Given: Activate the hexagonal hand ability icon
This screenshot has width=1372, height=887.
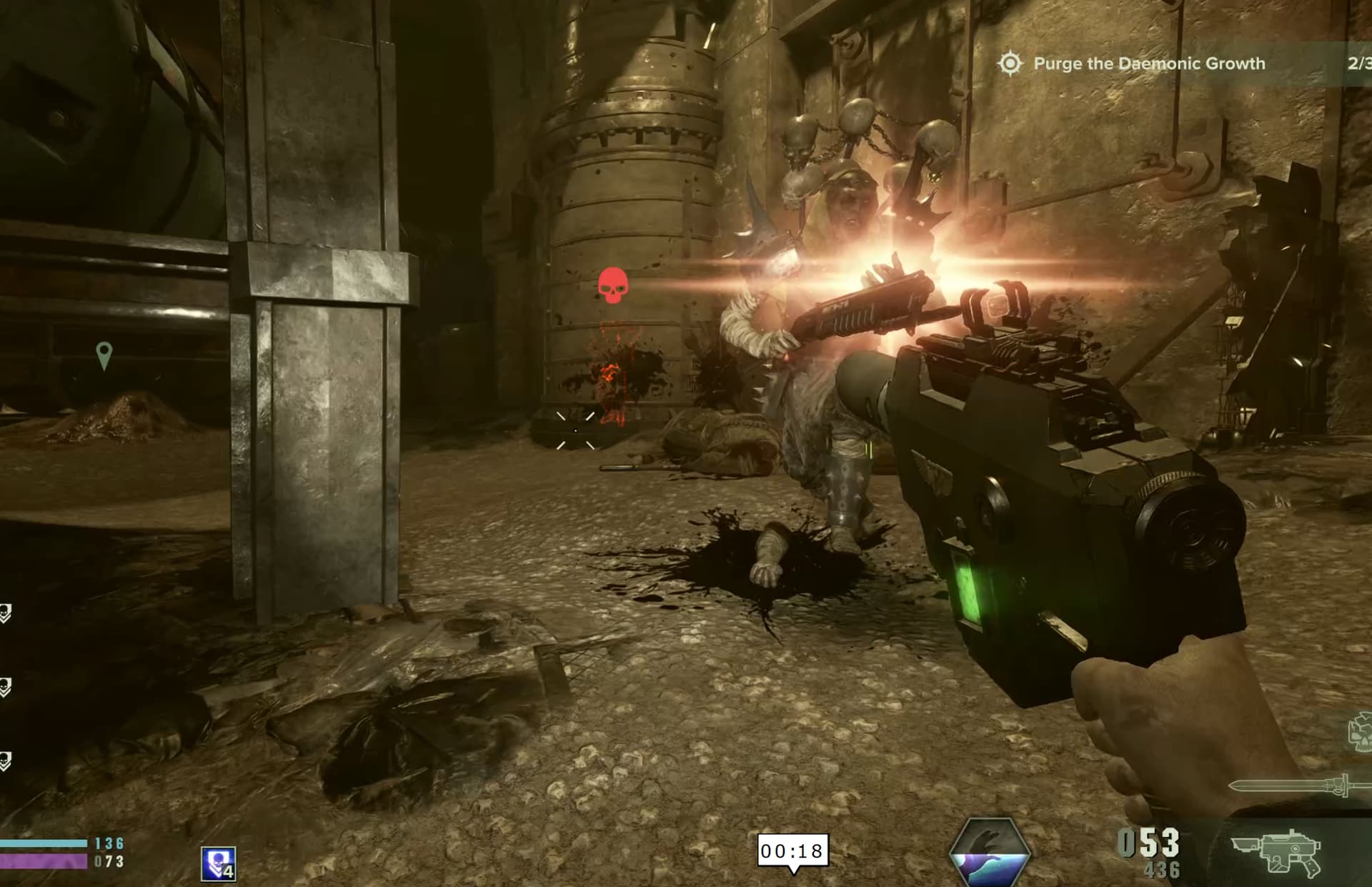Looking at the screenshot, I should click(x=990, y=852).
